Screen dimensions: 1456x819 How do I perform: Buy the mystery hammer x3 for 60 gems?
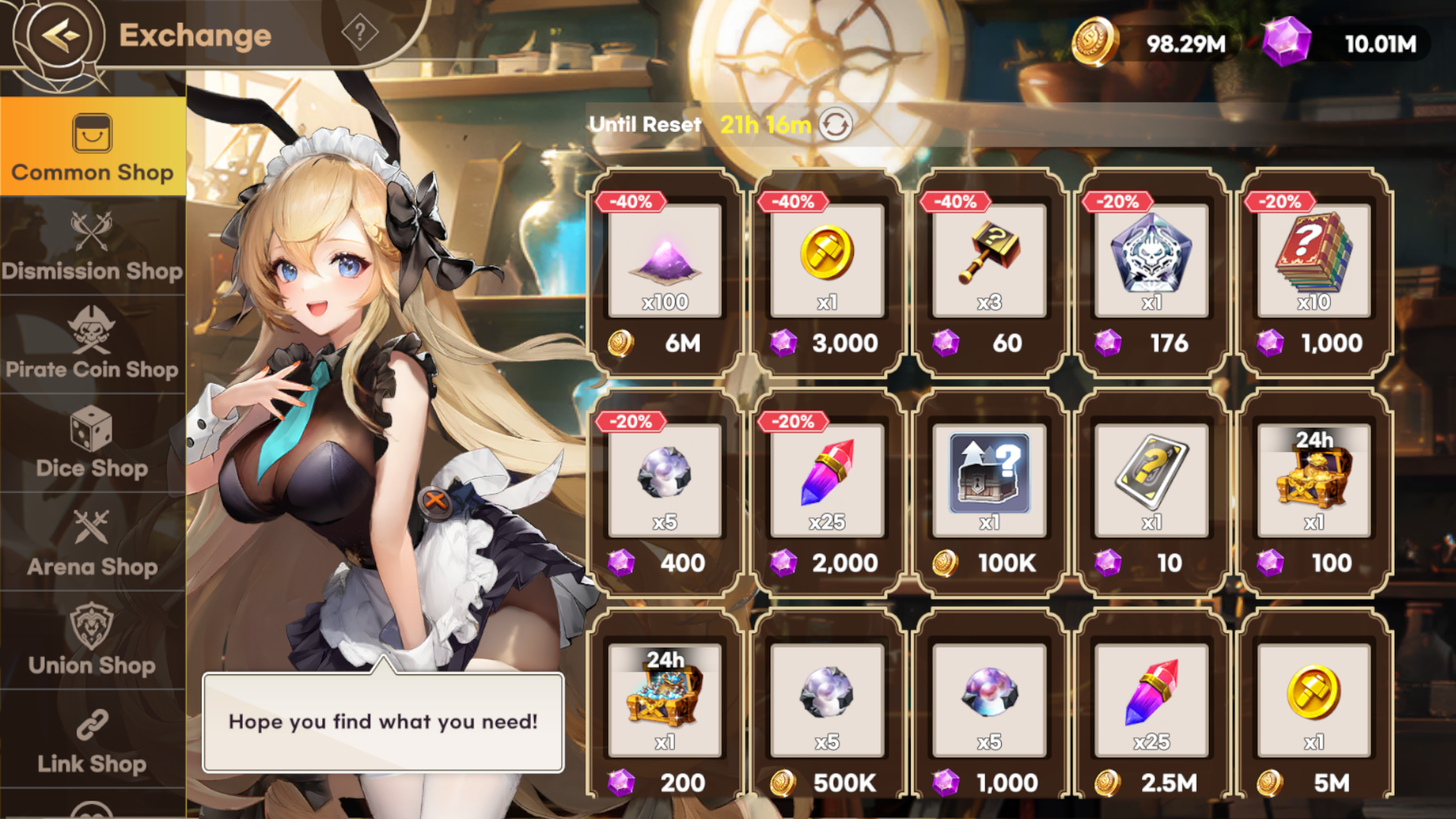click(989, 273)
